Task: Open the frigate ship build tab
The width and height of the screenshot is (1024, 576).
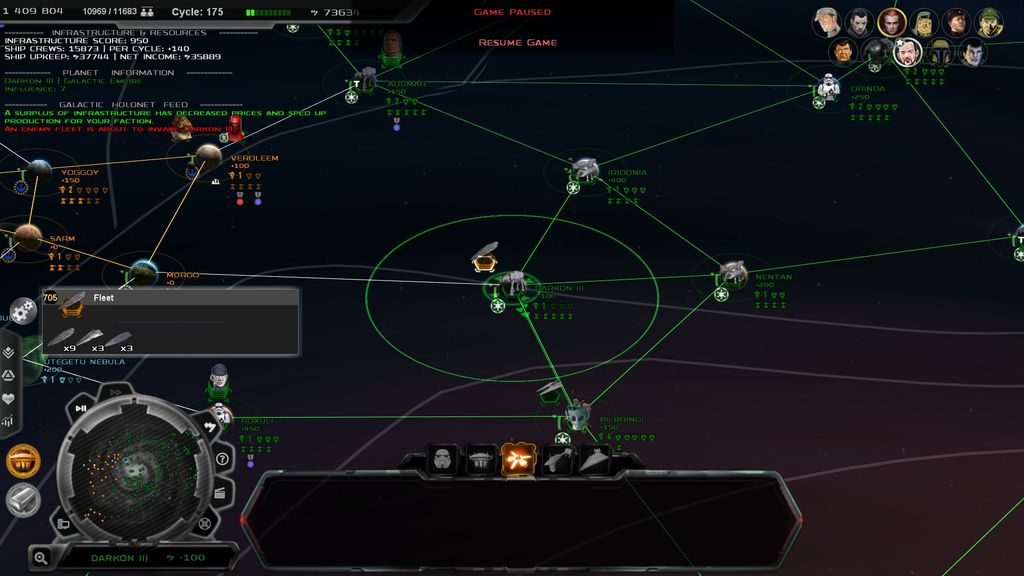Action: (558, 460)
